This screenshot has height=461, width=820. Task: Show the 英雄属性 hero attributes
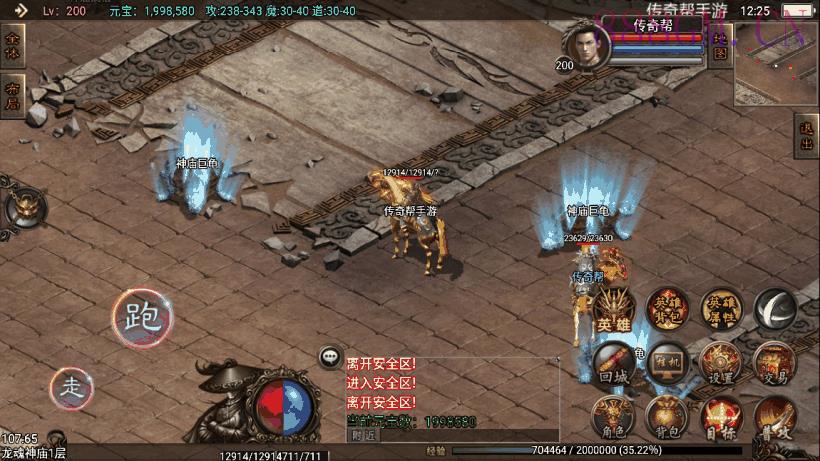pos(721,311)
